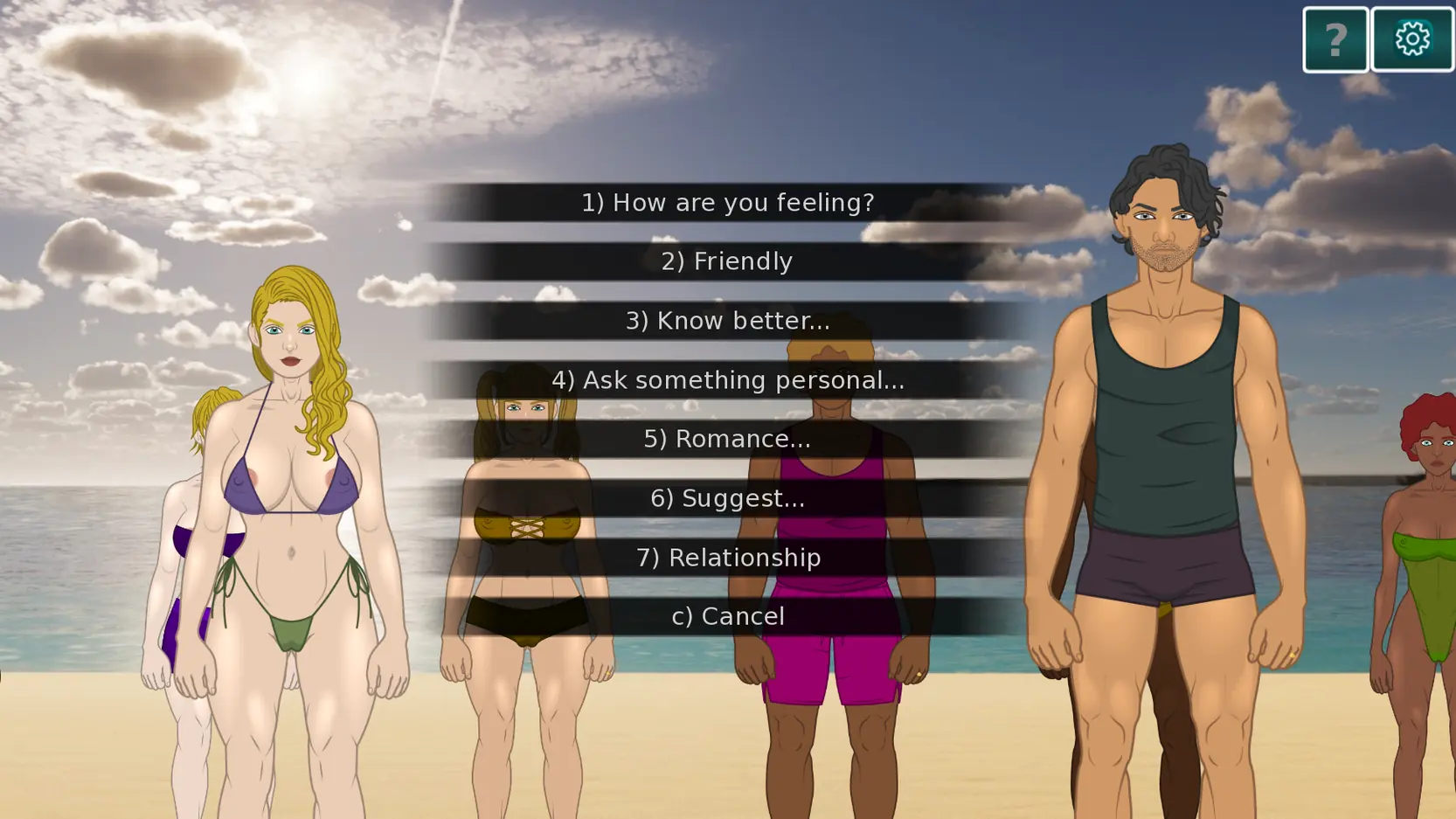Choose the "Relationship" option

pyautogui.click(x=727, y=558)
